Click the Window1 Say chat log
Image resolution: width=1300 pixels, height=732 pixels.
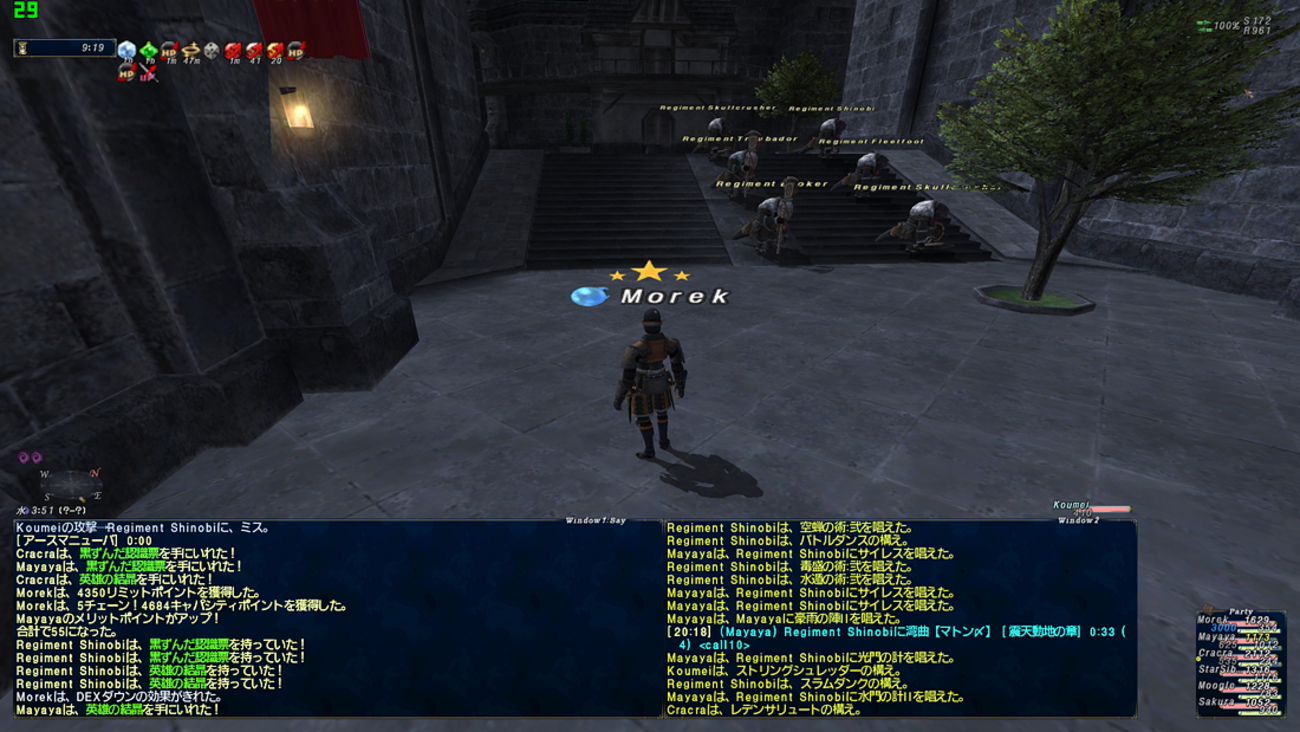(x=337, y=618)
